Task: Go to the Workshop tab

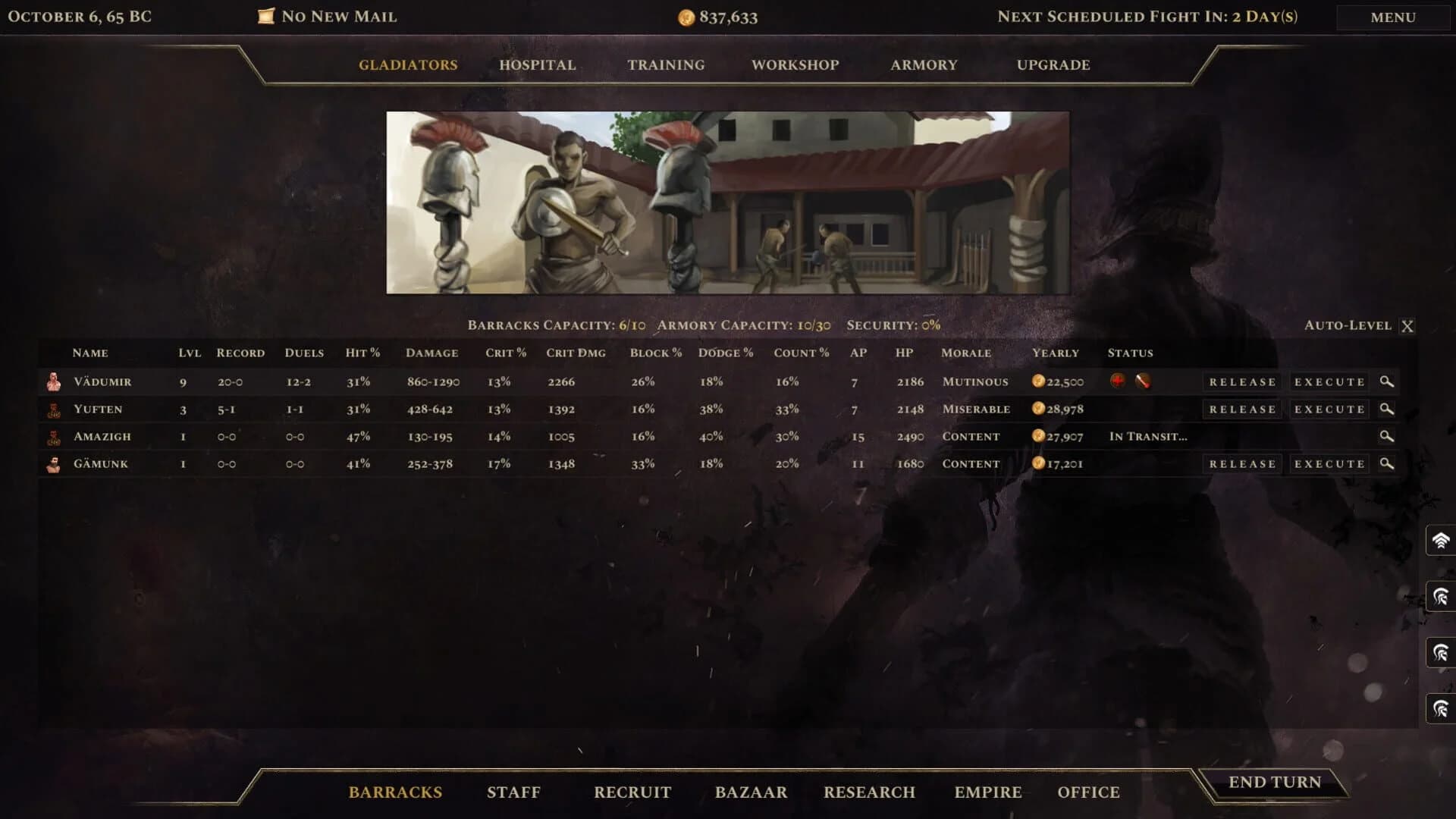Action: [x=795, y=65]
